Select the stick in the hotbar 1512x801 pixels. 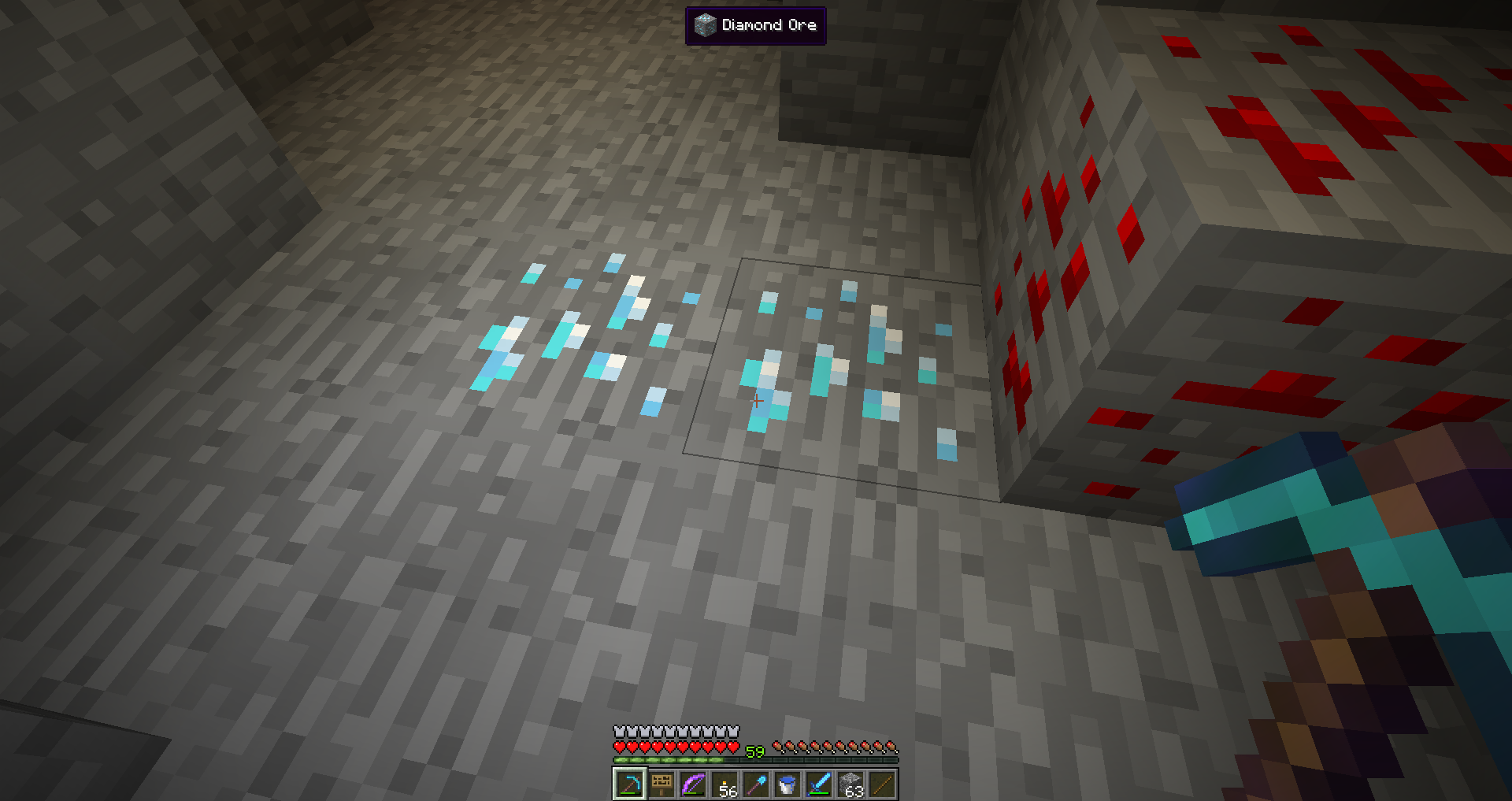click(x=882, y=784)
